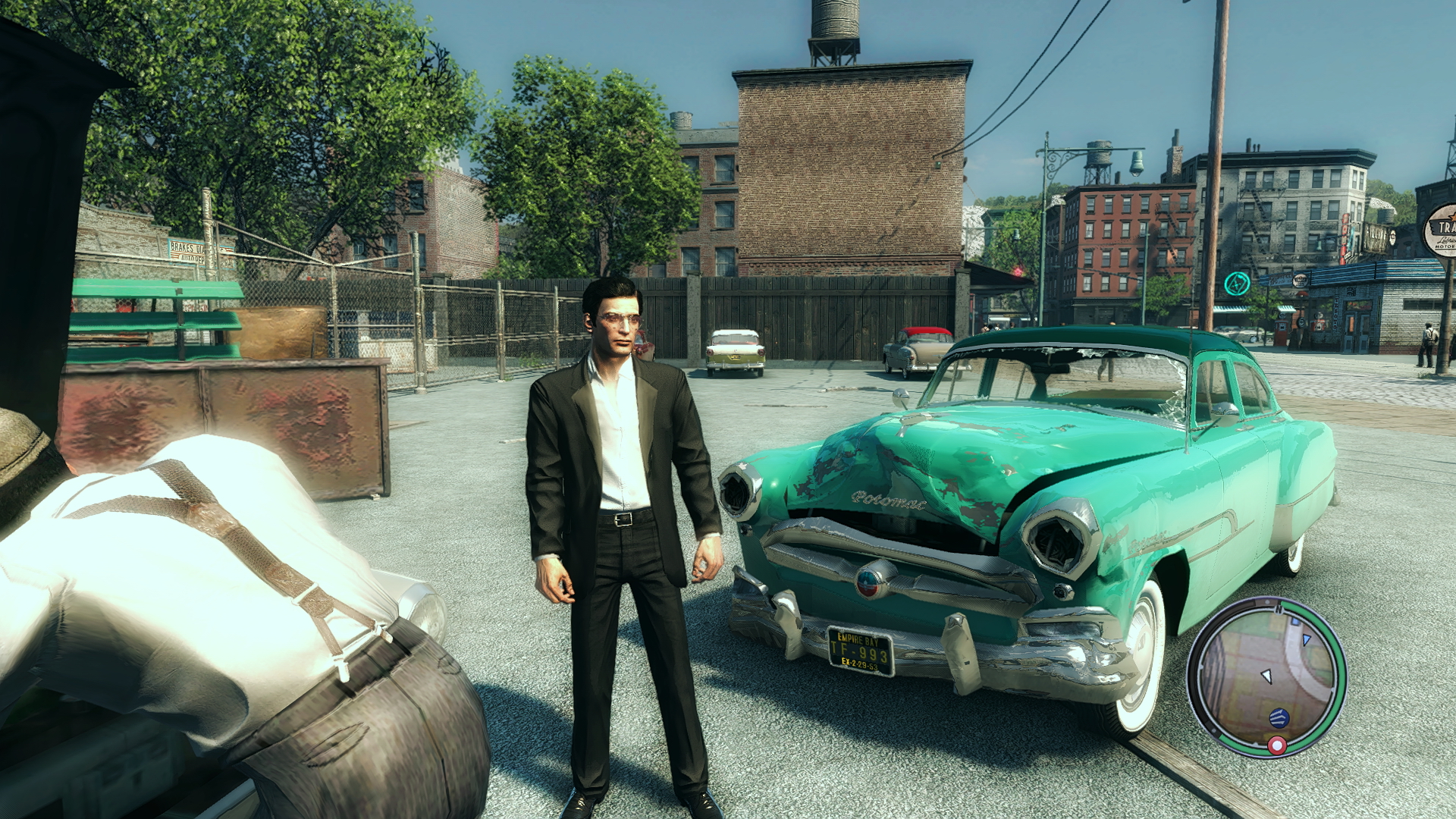Click the dark blue striped marker on the minimap
The image size is (1456, 819).
coord(1279,717)
